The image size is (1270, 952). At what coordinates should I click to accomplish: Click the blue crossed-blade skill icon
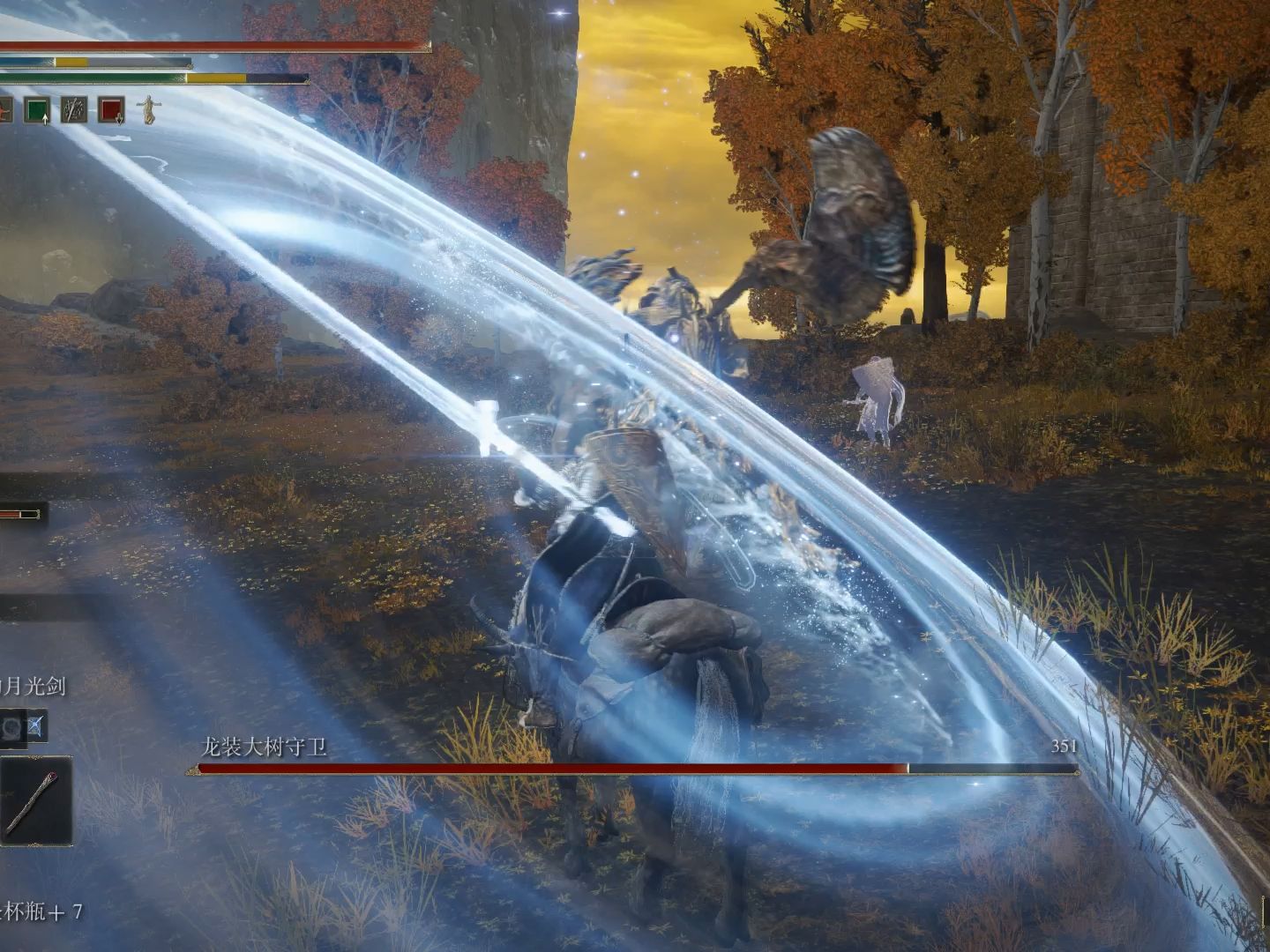[x=36, y=727]
